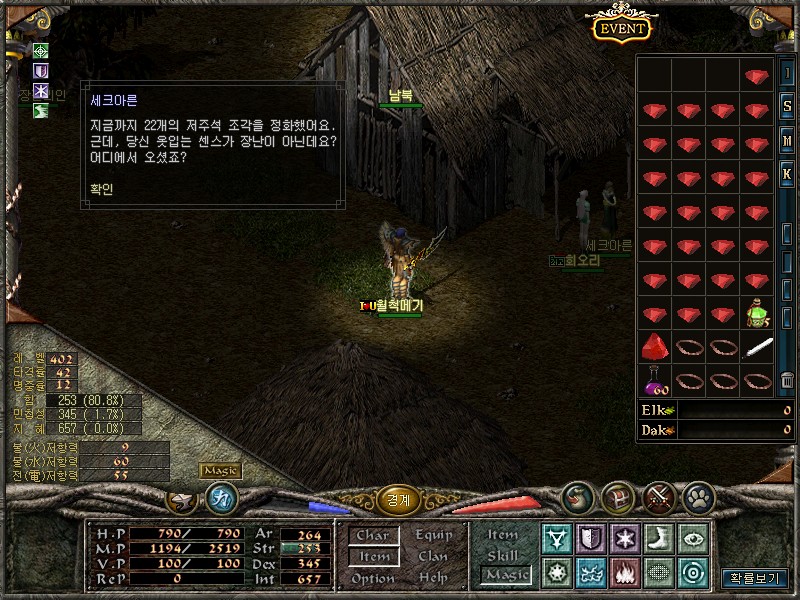Activate the shield spell icon
The height and width of the screenshot is (600, 800).
tap(590, 538)
